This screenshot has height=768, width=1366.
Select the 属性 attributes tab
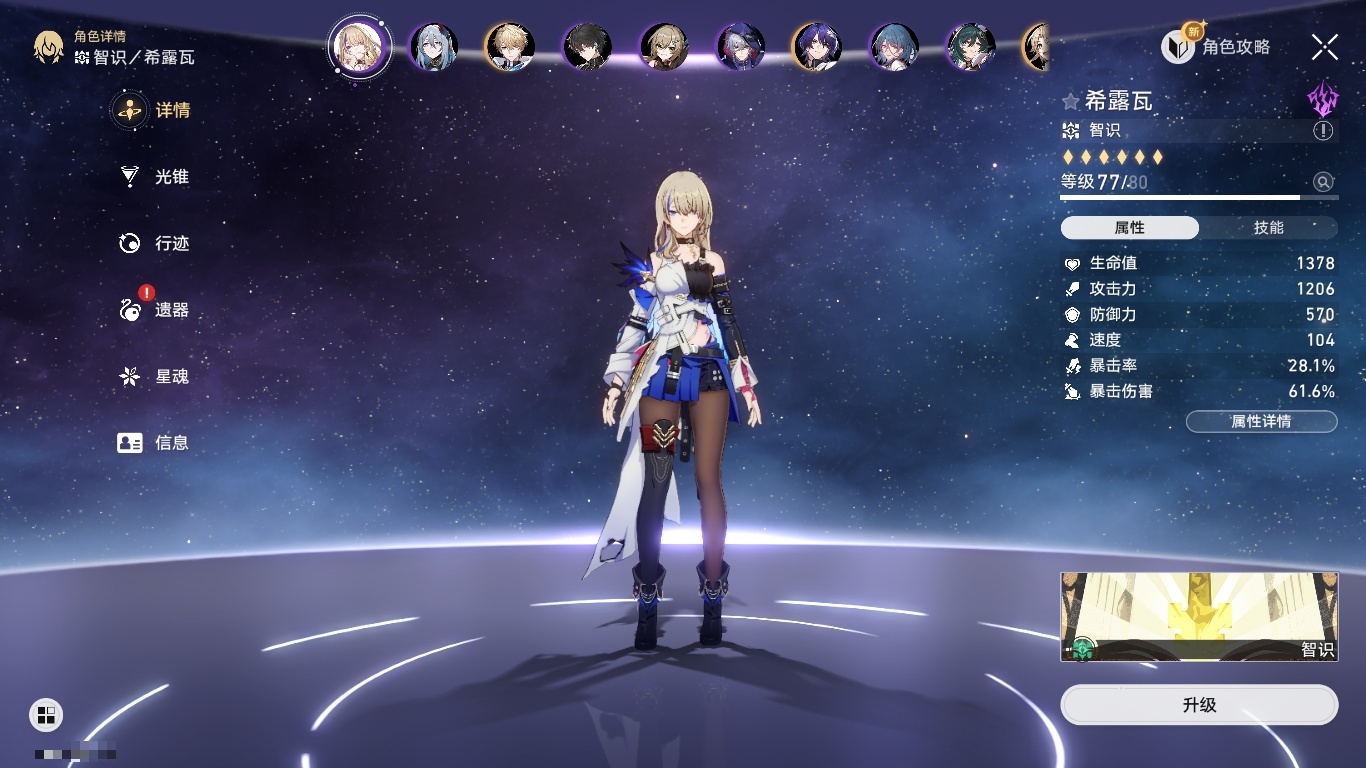pyautogui.click(x=1130, y=228)
